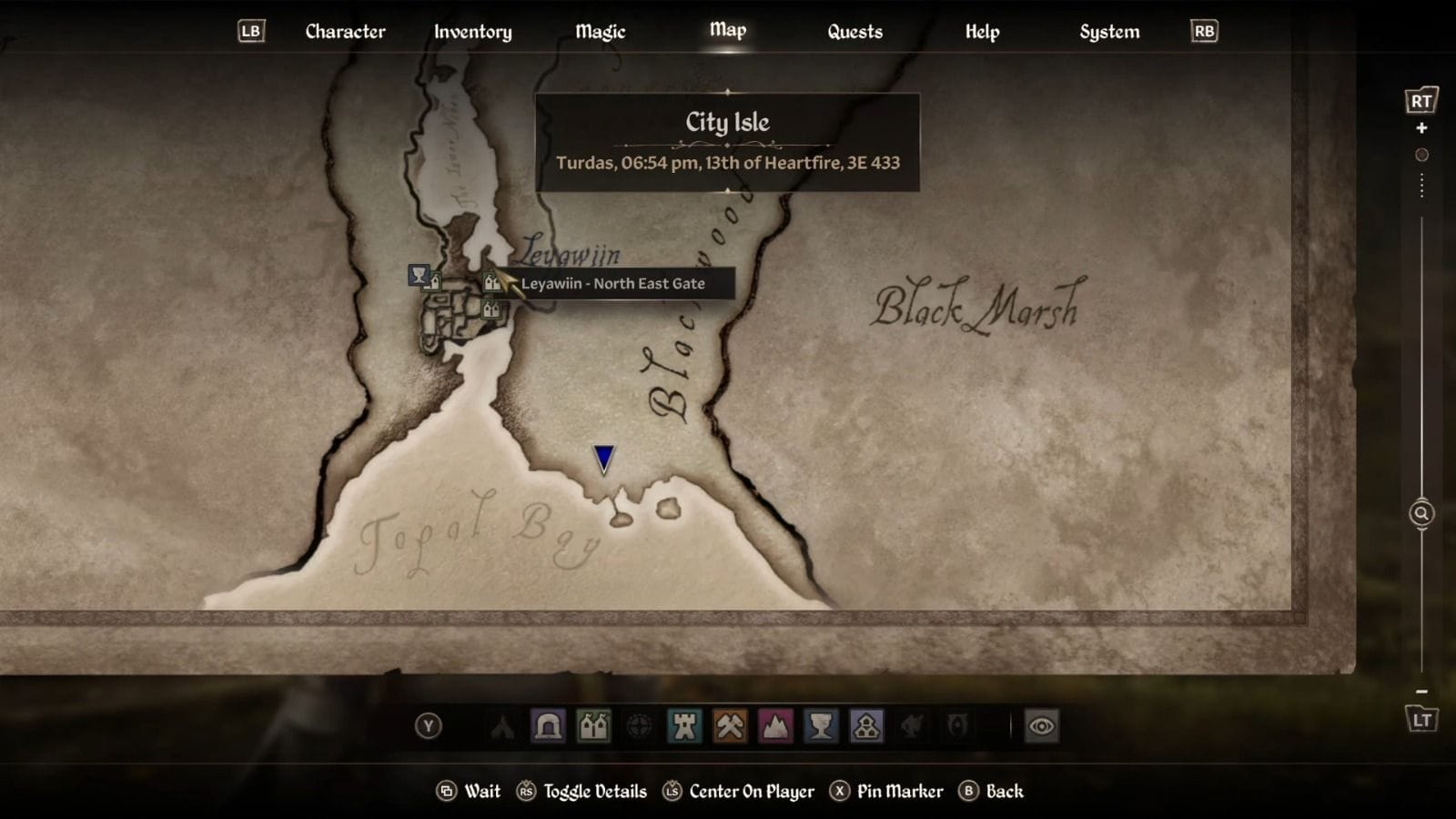
Task: Switch to the Quests tab
Action: pyautogui.click(x=854, y=31)
